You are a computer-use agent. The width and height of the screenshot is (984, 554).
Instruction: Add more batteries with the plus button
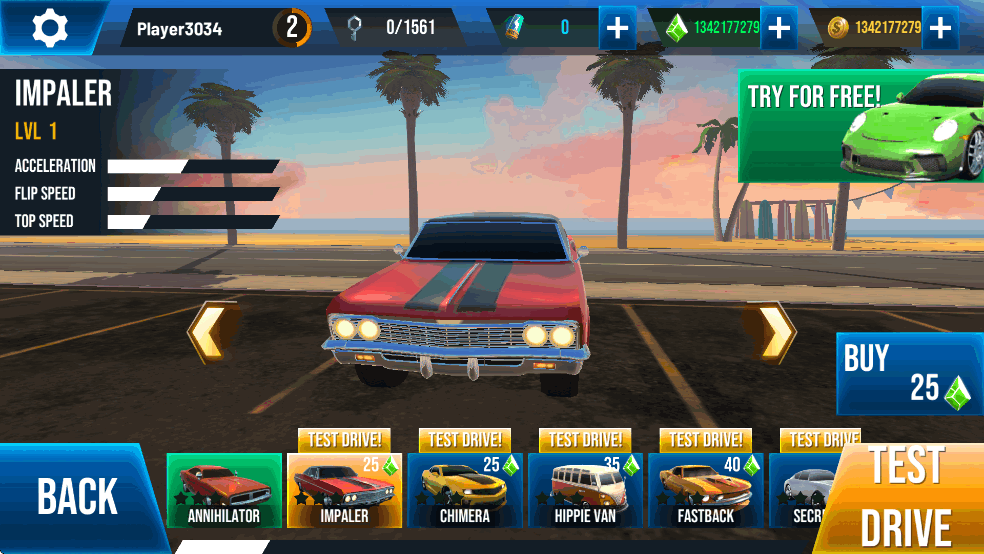618,28
